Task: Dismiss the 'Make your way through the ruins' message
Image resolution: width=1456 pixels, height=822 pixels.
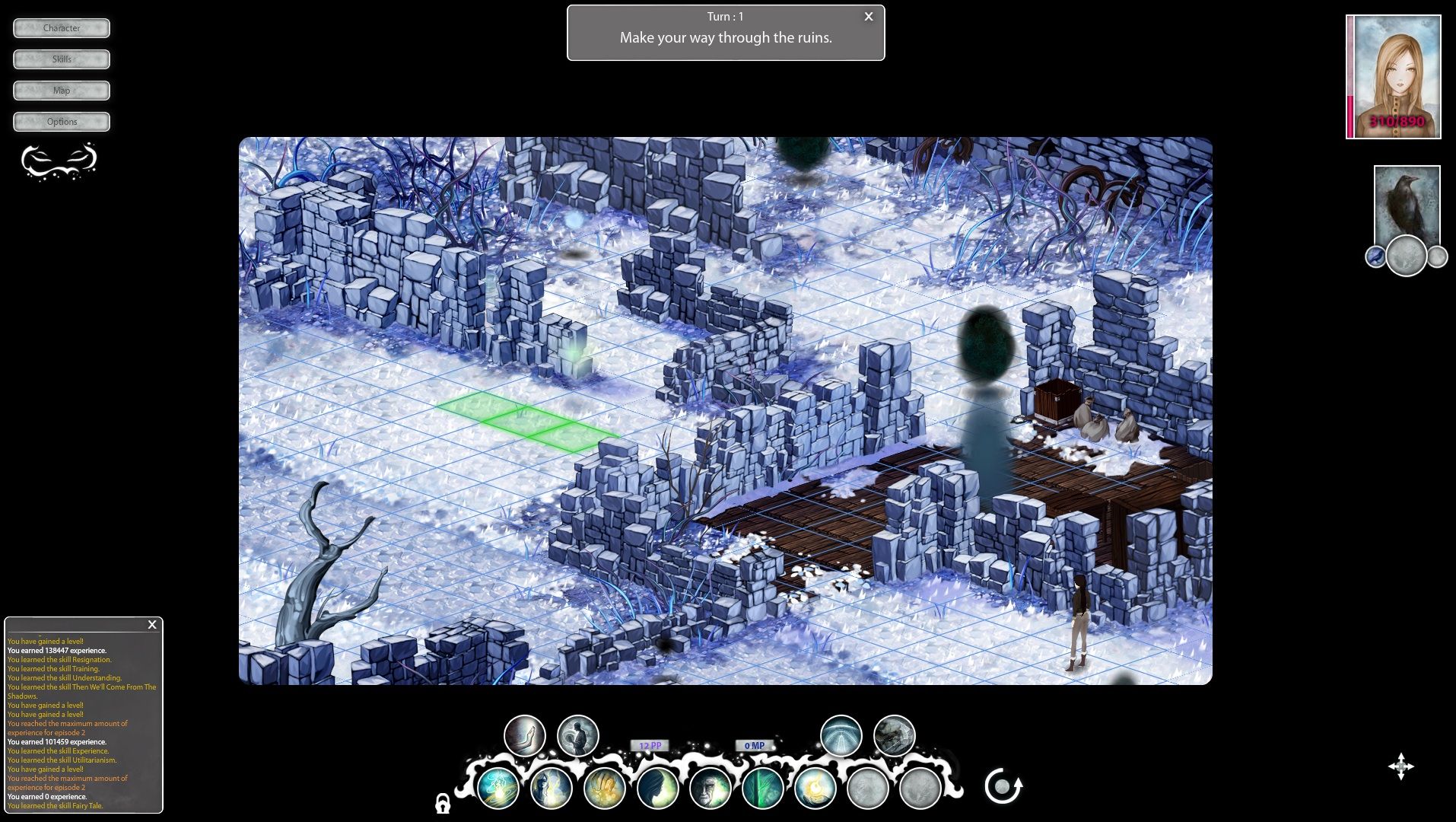Action: click(x=868, y=16)
